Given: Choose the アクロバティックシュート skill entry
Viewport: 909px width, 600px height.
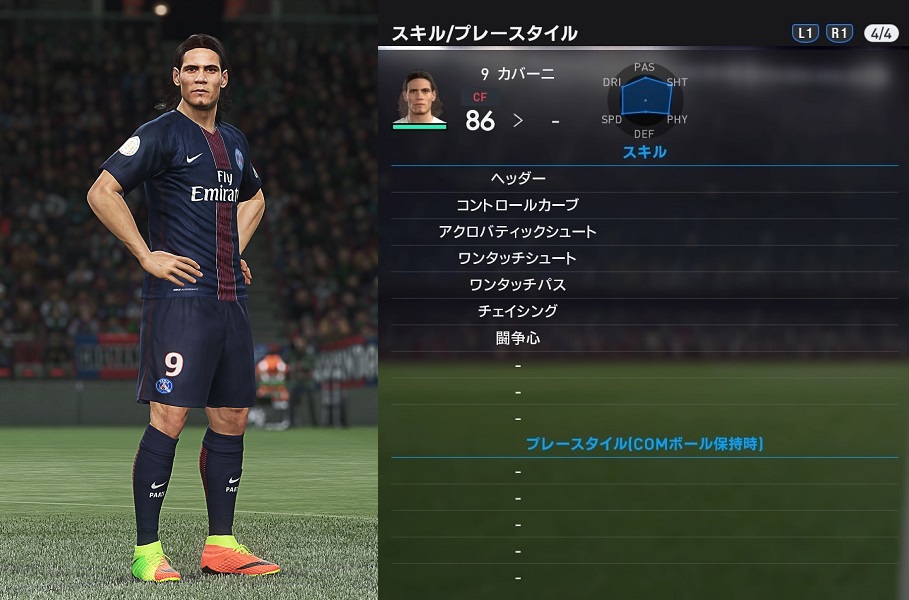Looking at the screenshot, I should [518, 232].
